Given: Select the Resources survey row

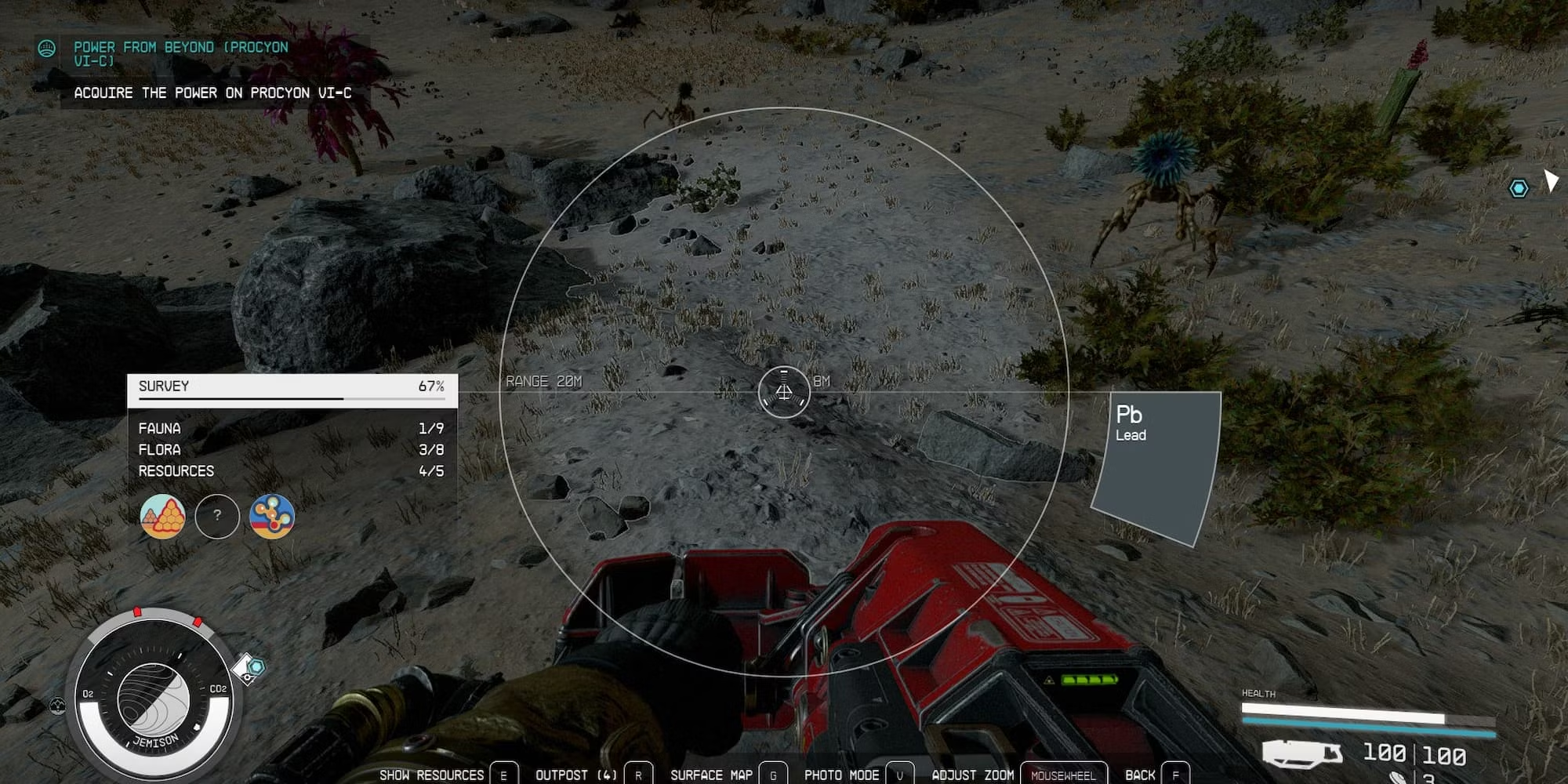Looking at the screenshot, I should pyautogui.click(x=291, y=470).
